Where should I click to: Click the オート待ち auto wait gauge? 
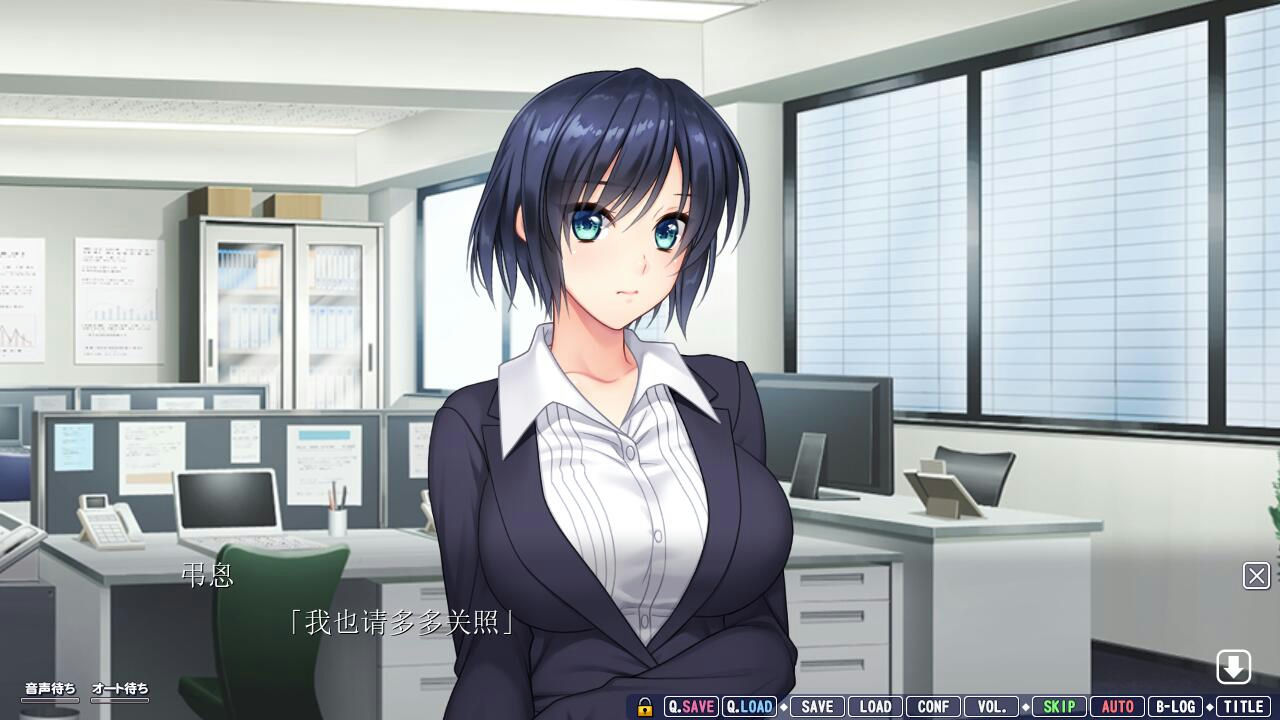118,690
